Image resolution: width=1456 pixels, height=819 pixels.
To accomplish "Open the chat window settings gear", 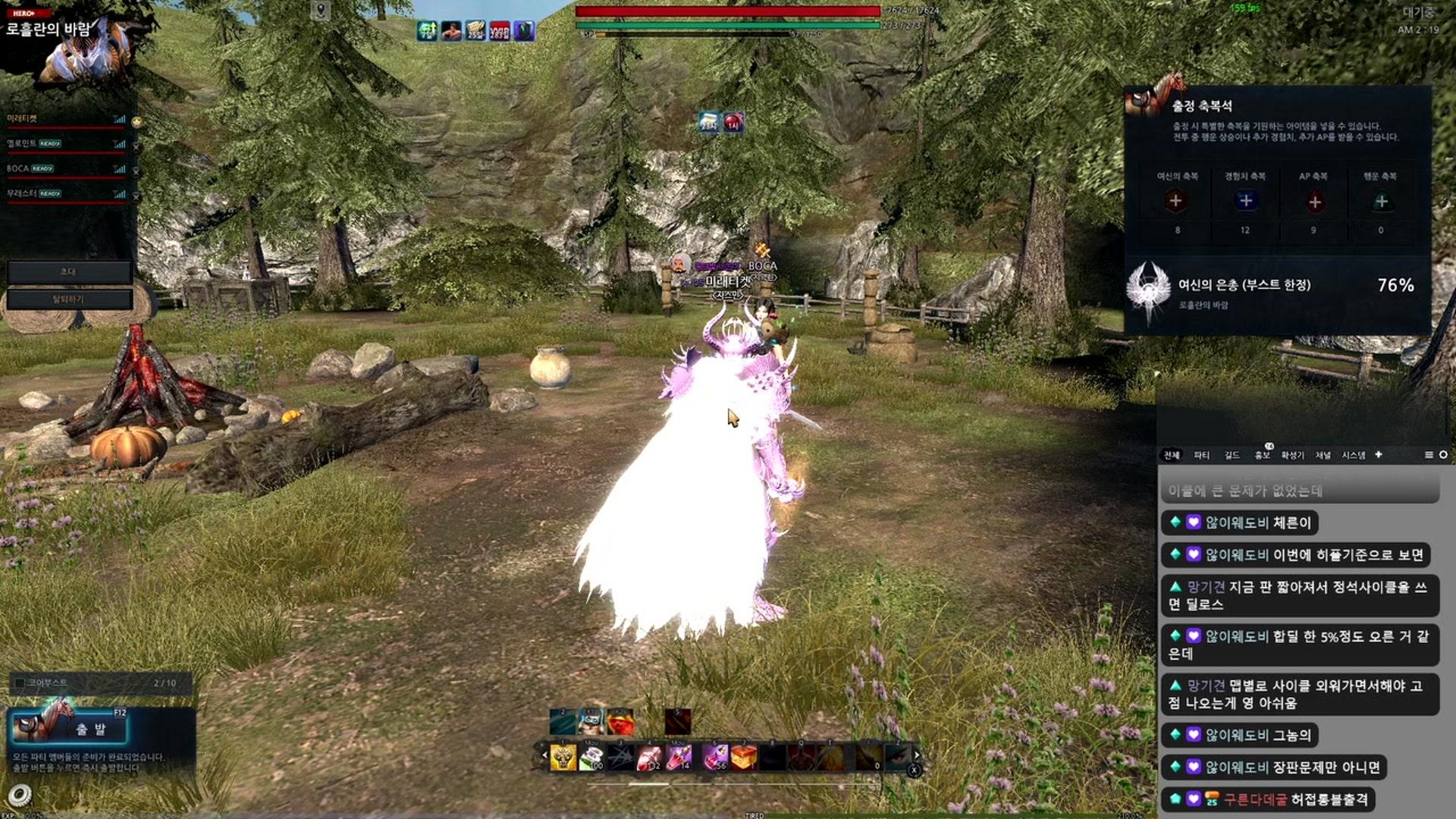I will [1443, 455].
